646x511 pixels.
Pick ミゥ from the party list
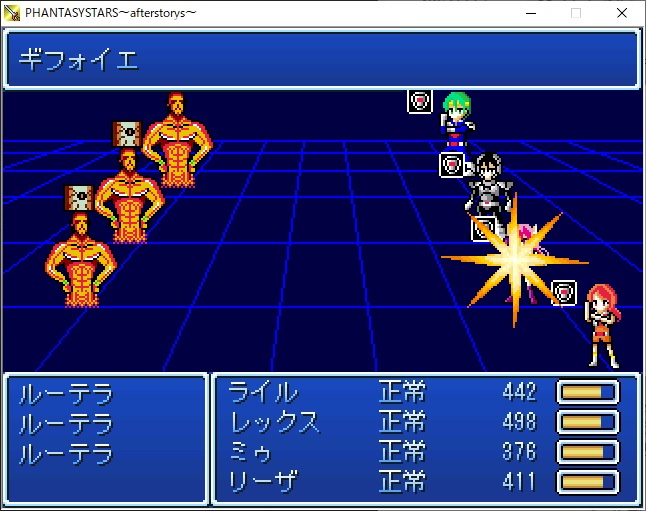251,452
